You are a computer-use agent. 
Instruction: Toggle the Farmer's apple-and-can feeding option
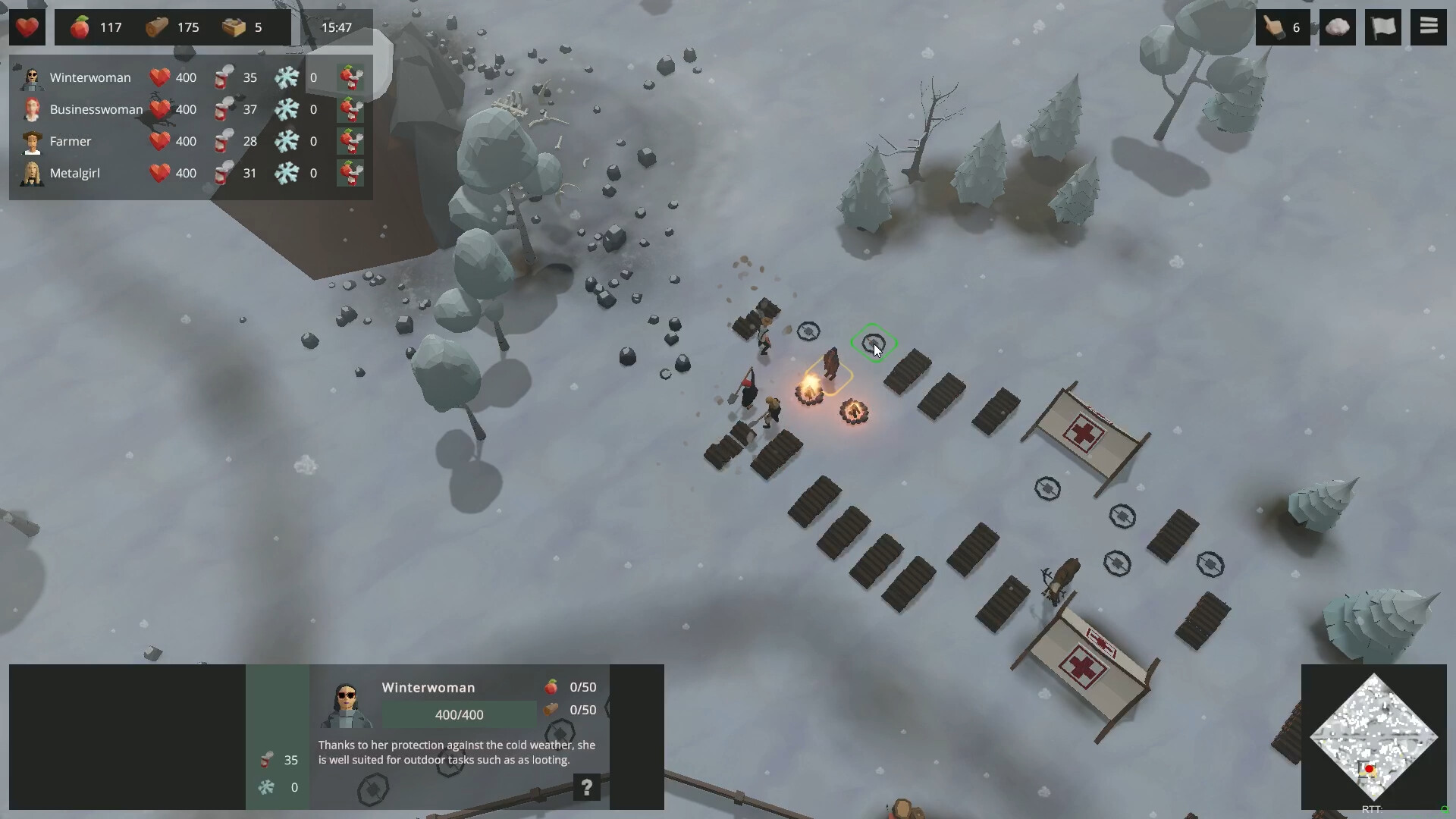(350, 141)
